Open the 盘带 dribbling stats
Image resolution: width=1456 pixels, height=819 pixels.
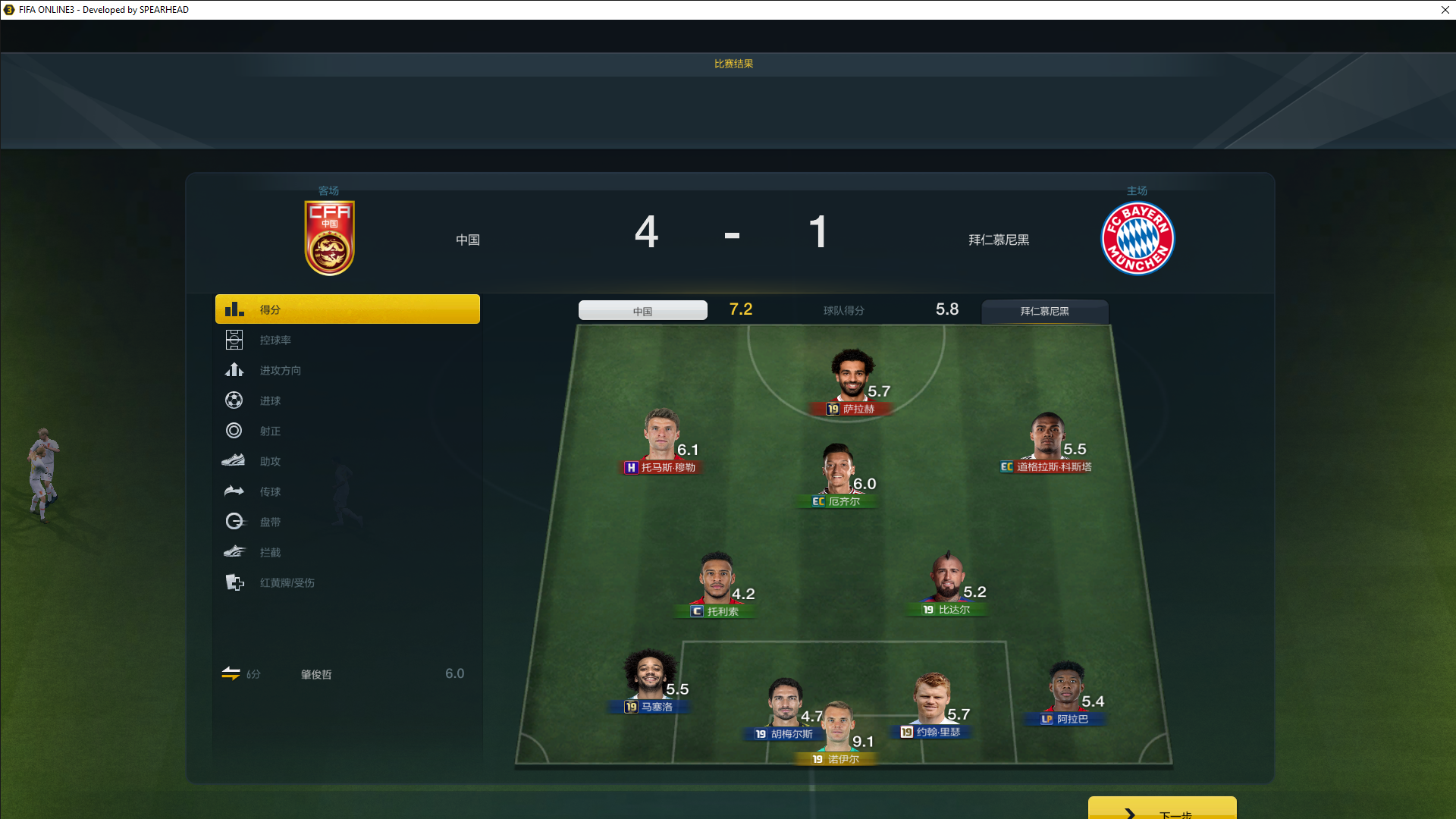(347, 522)
